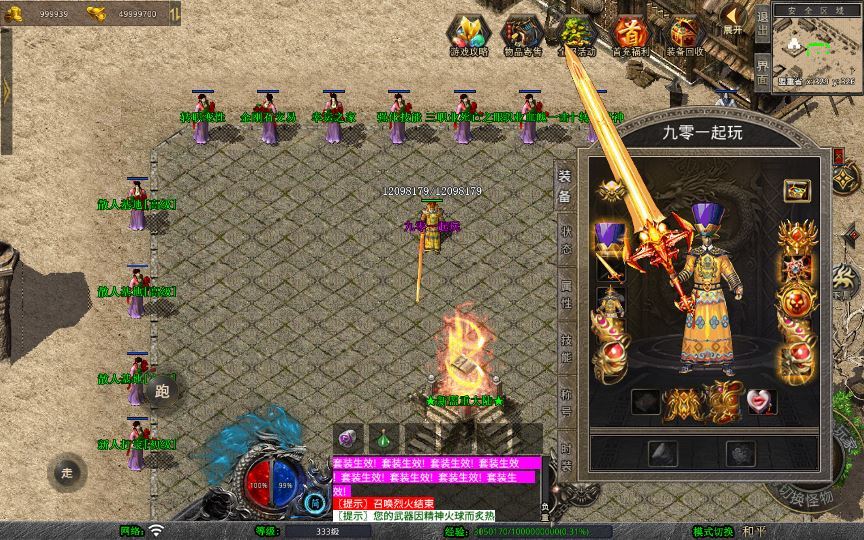Open the 首充福利 first-recharge bonus

point(631,35)
